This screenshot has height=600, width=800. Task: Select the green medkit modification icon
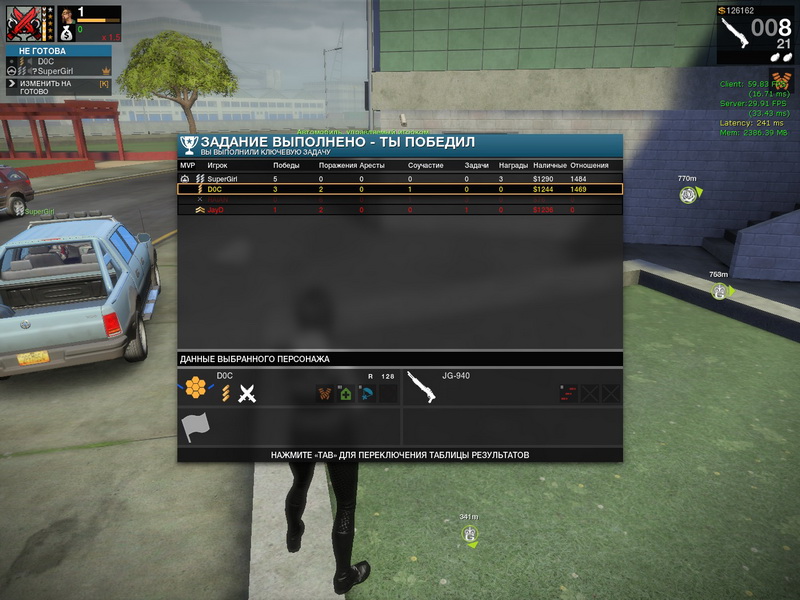tap(345, 394)
